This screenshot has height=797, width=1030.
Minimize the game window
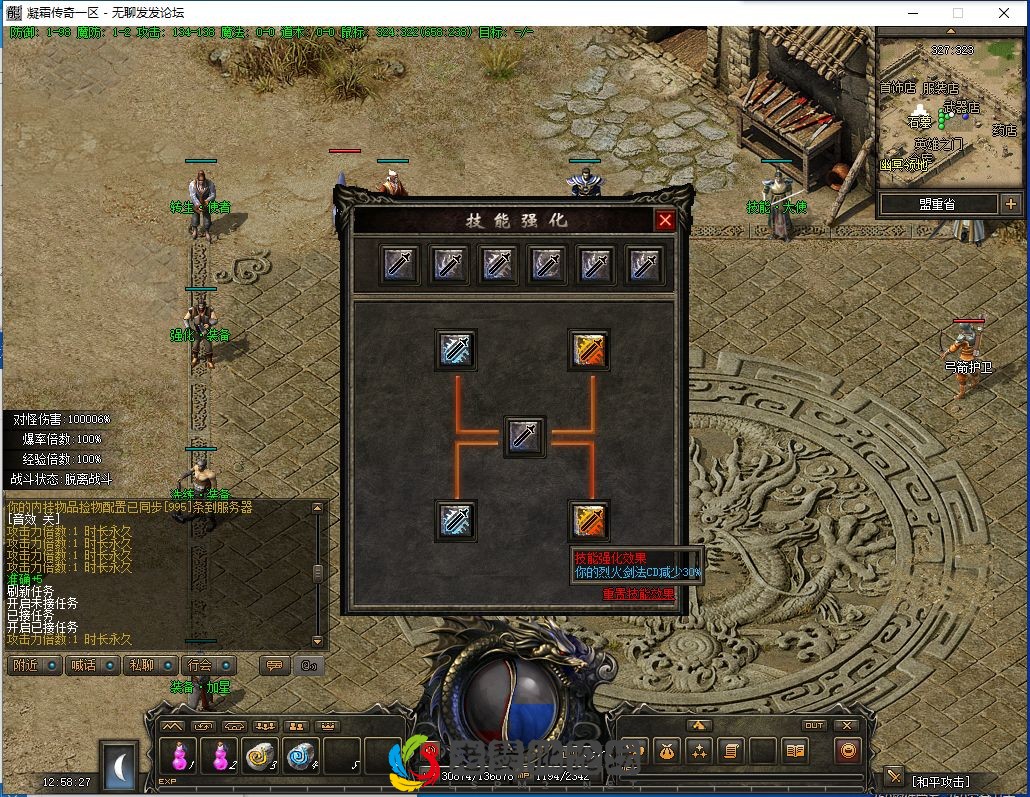click(912, 14)
